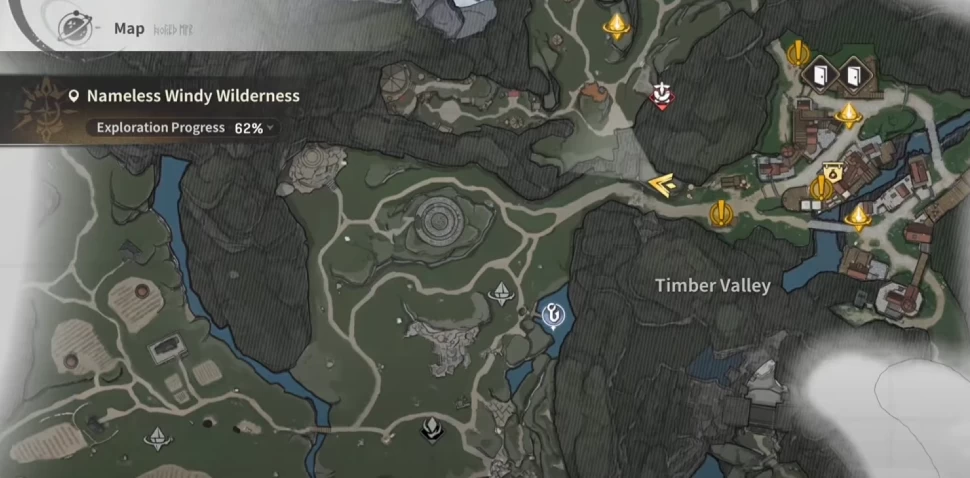Select the red diamond marker with white emblem
Viewport: 970px width, 478px height.
click(x=660, y=94)
